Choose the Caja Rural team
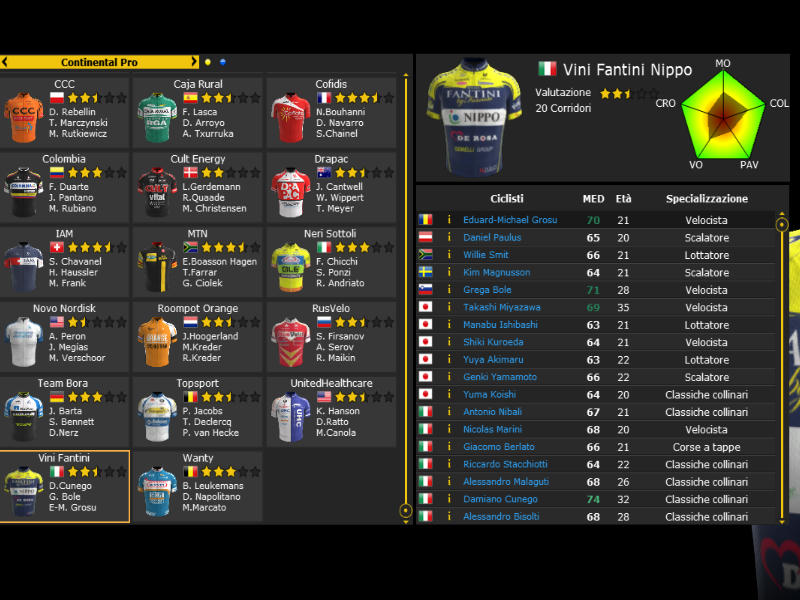The width and height of the screenshot is (800, 600). (x=198, y=113)
